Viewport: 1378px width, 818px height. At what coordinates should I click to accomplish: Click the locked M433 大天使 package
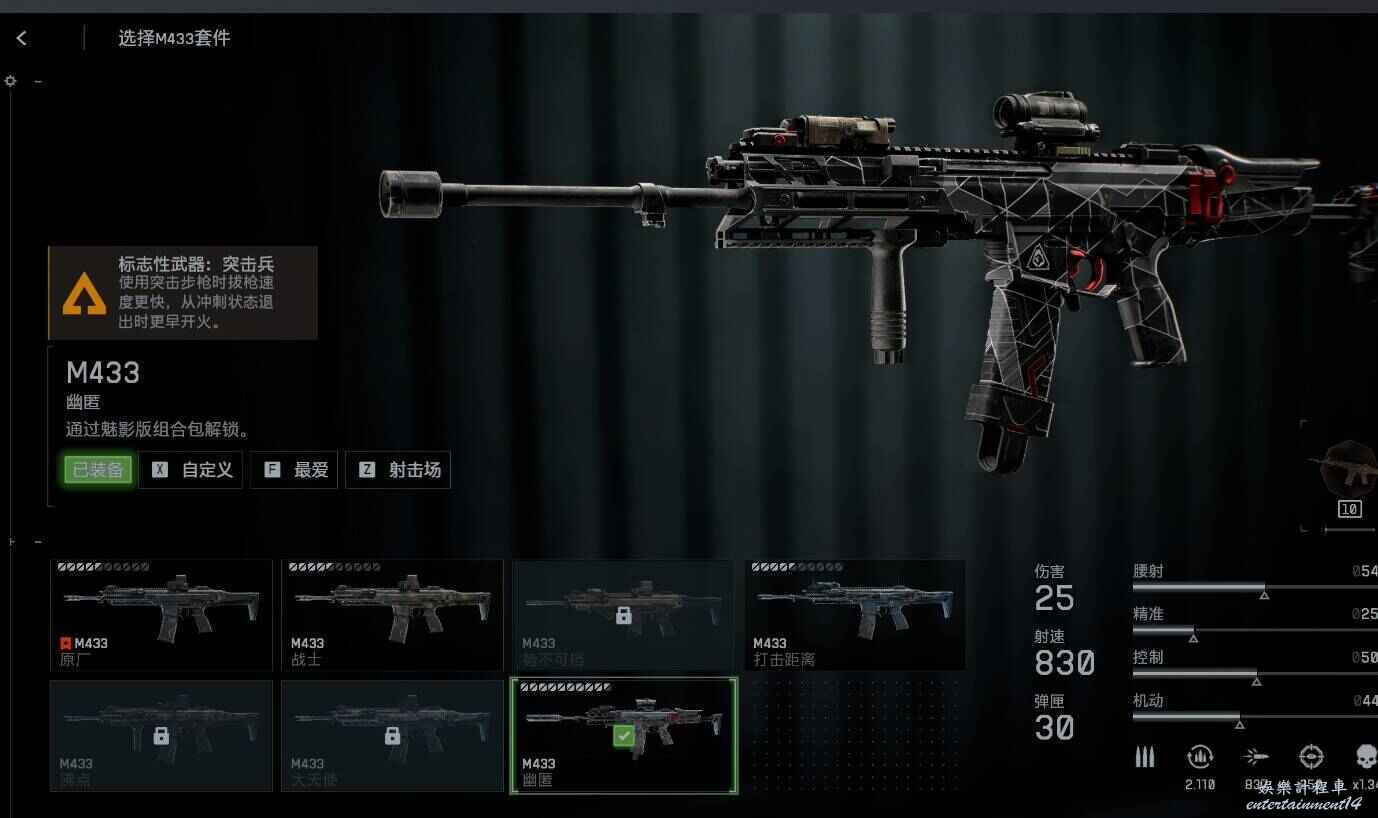(392, 735)
